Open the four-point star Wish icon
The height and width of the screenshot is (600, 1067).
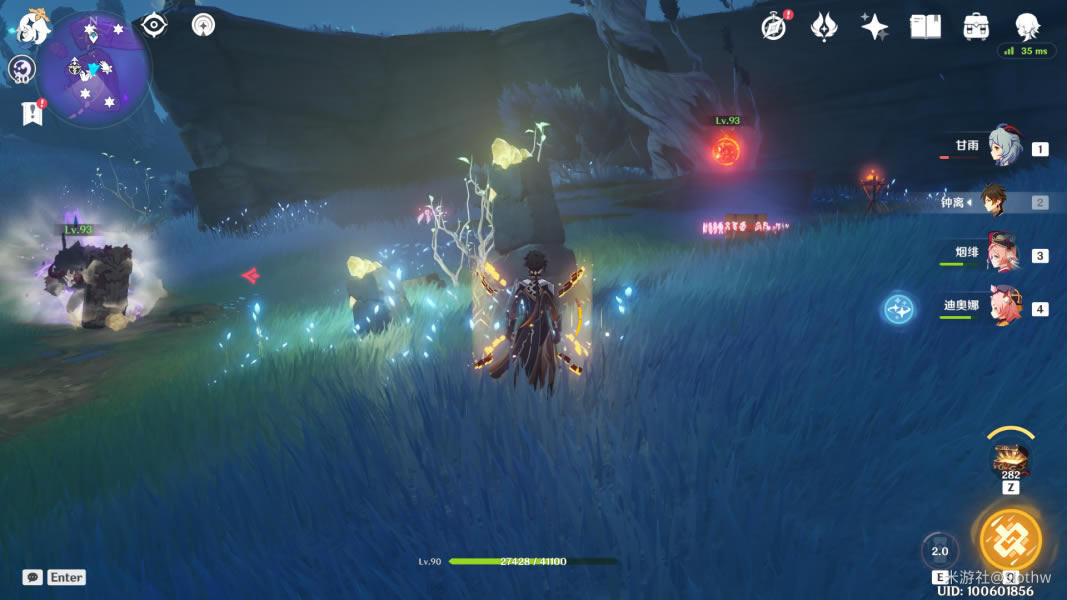coord(875,27)
